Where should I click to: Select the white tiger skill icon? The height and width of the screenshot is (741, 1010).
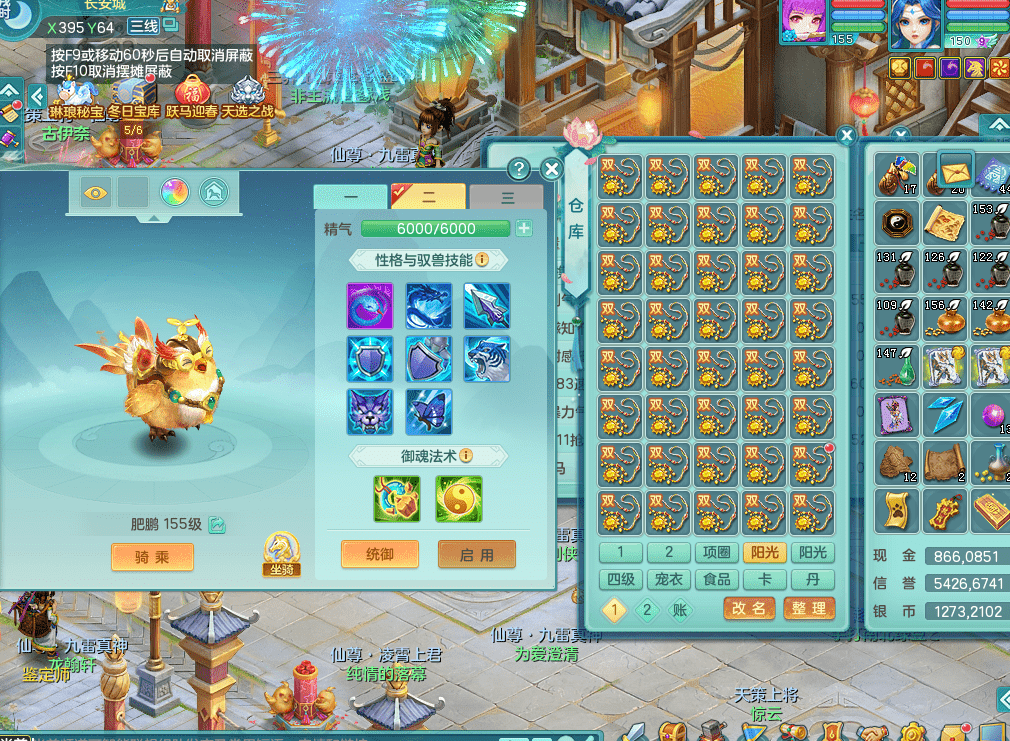tap(487, 359)
